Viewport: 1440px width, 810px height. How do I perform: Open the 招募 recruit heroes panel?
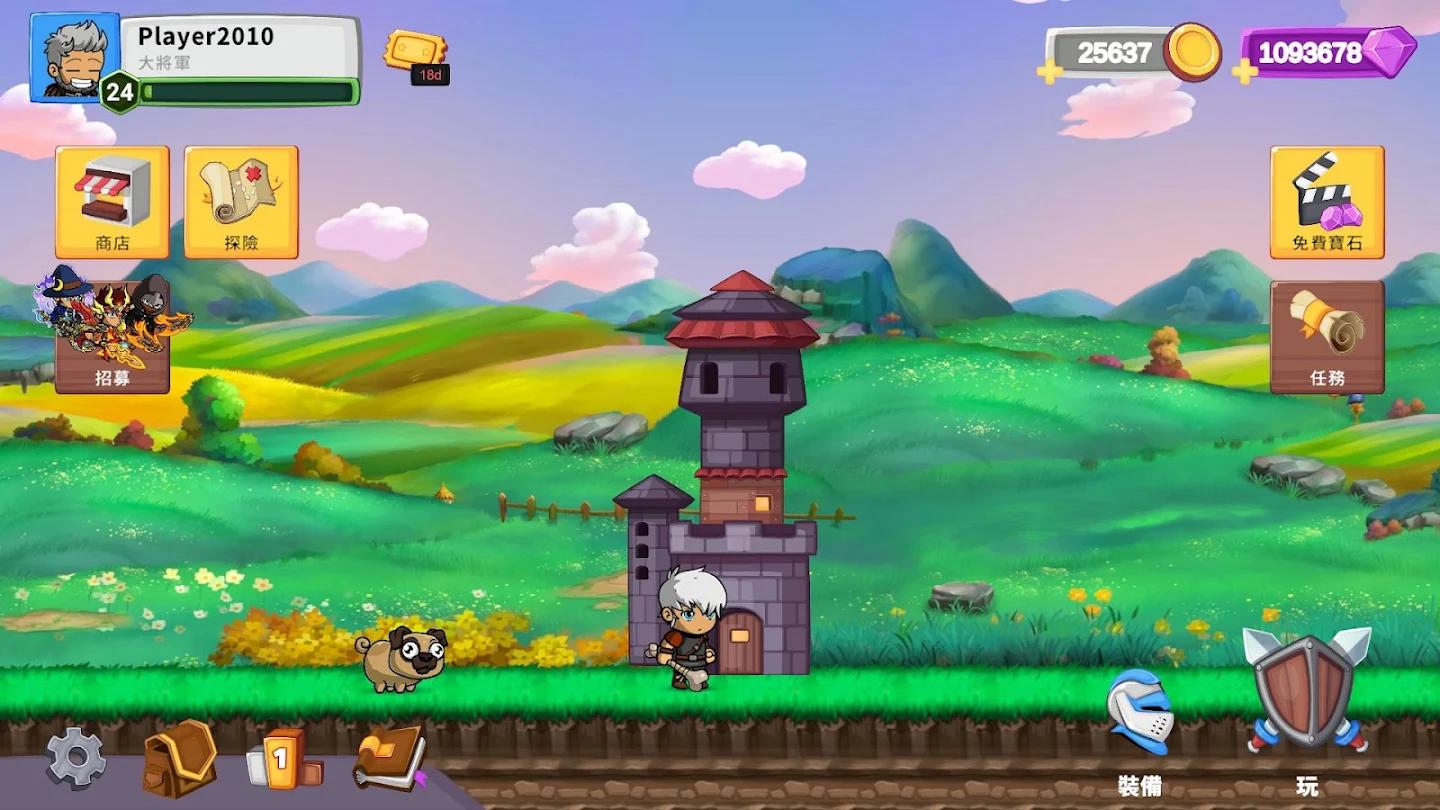click(112, 337)
